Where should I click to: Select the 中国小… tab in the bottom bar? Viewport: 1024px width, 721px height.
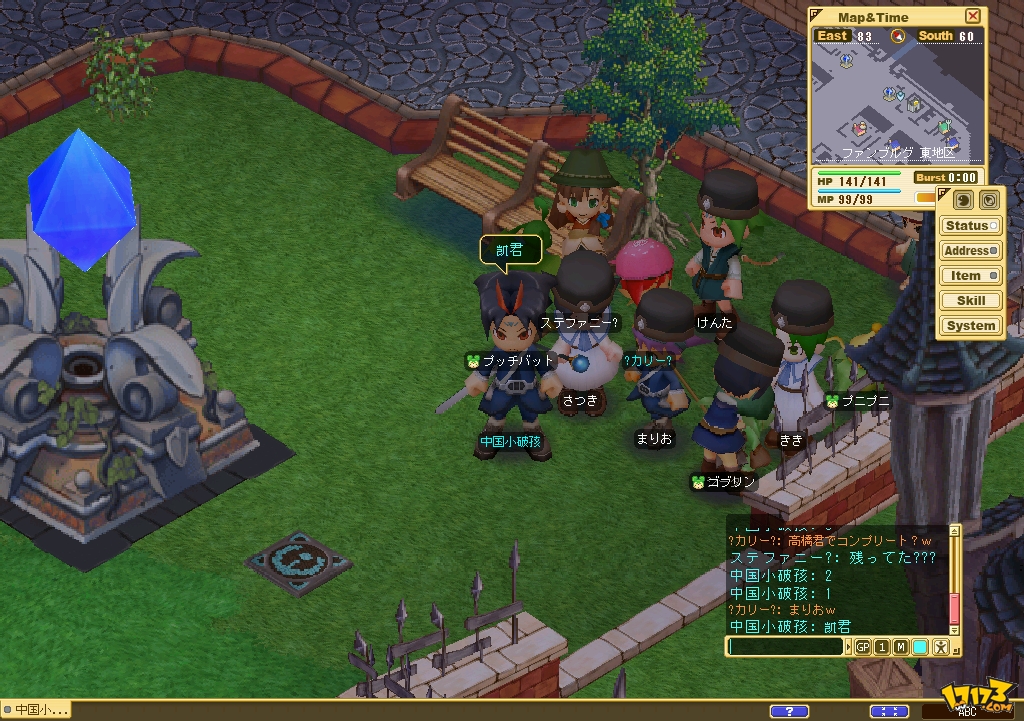coord(37,710)
